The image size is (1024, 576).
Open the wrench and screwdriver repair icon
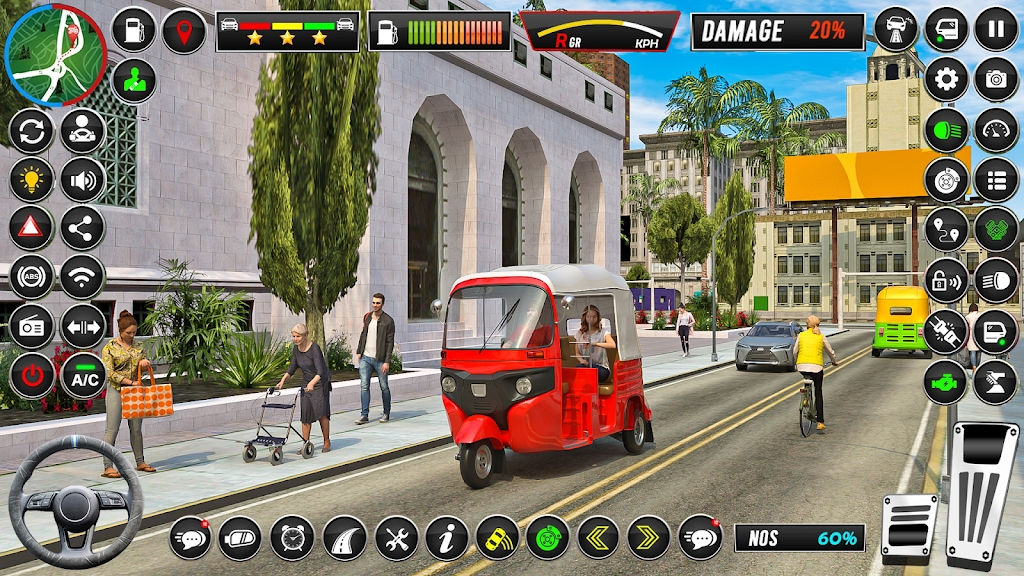(x=396, y=538)
